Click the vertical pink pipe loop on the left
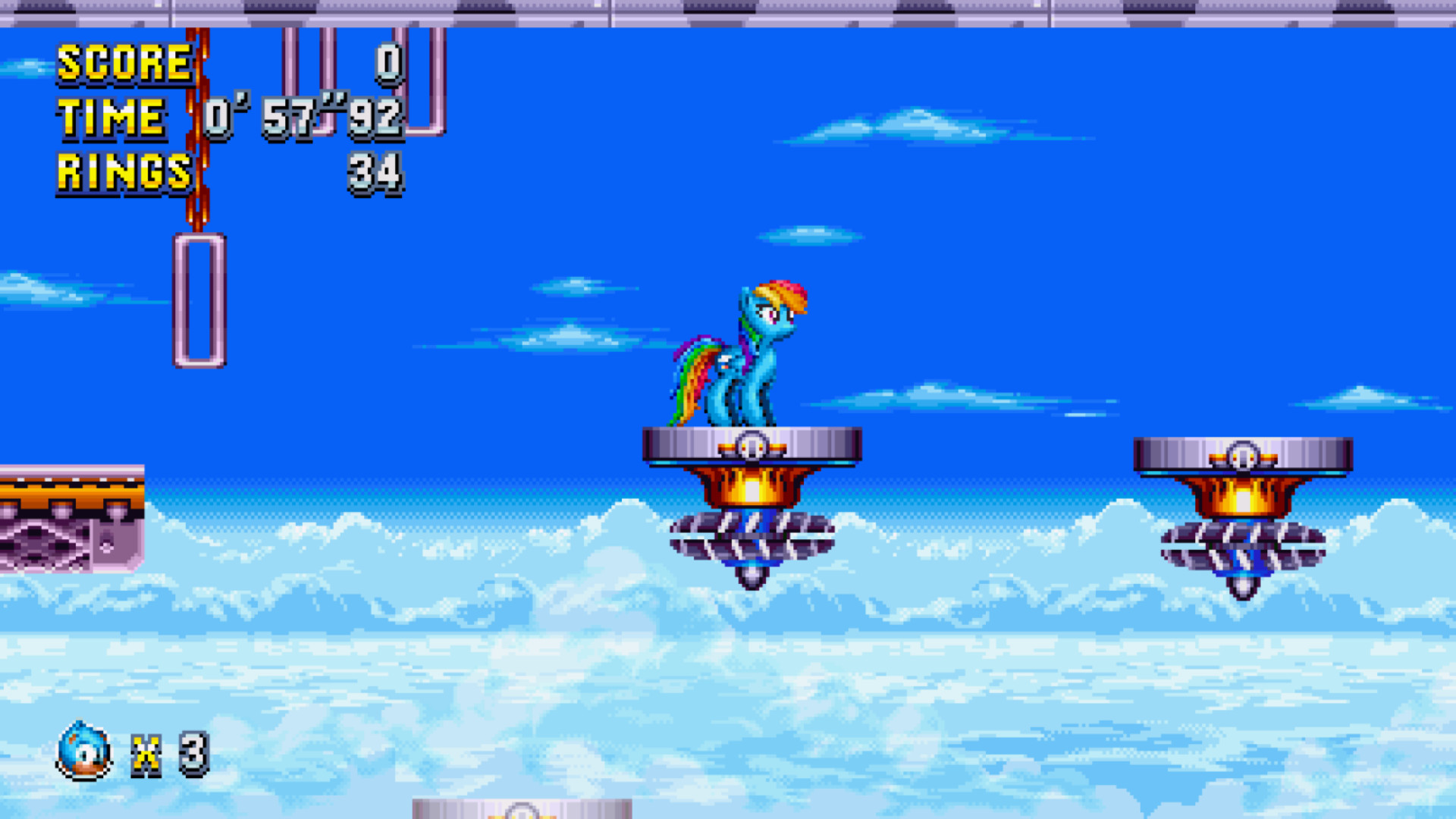The image size is (1456, 819). [x=199, y=300]
